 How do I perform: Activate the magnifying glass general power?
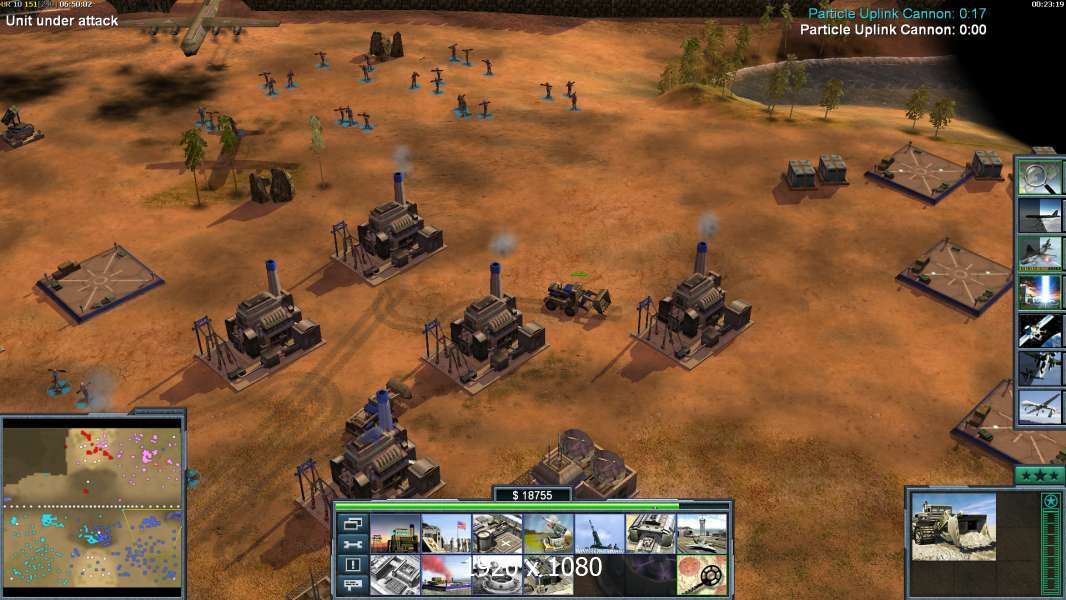click(1039, 178)
